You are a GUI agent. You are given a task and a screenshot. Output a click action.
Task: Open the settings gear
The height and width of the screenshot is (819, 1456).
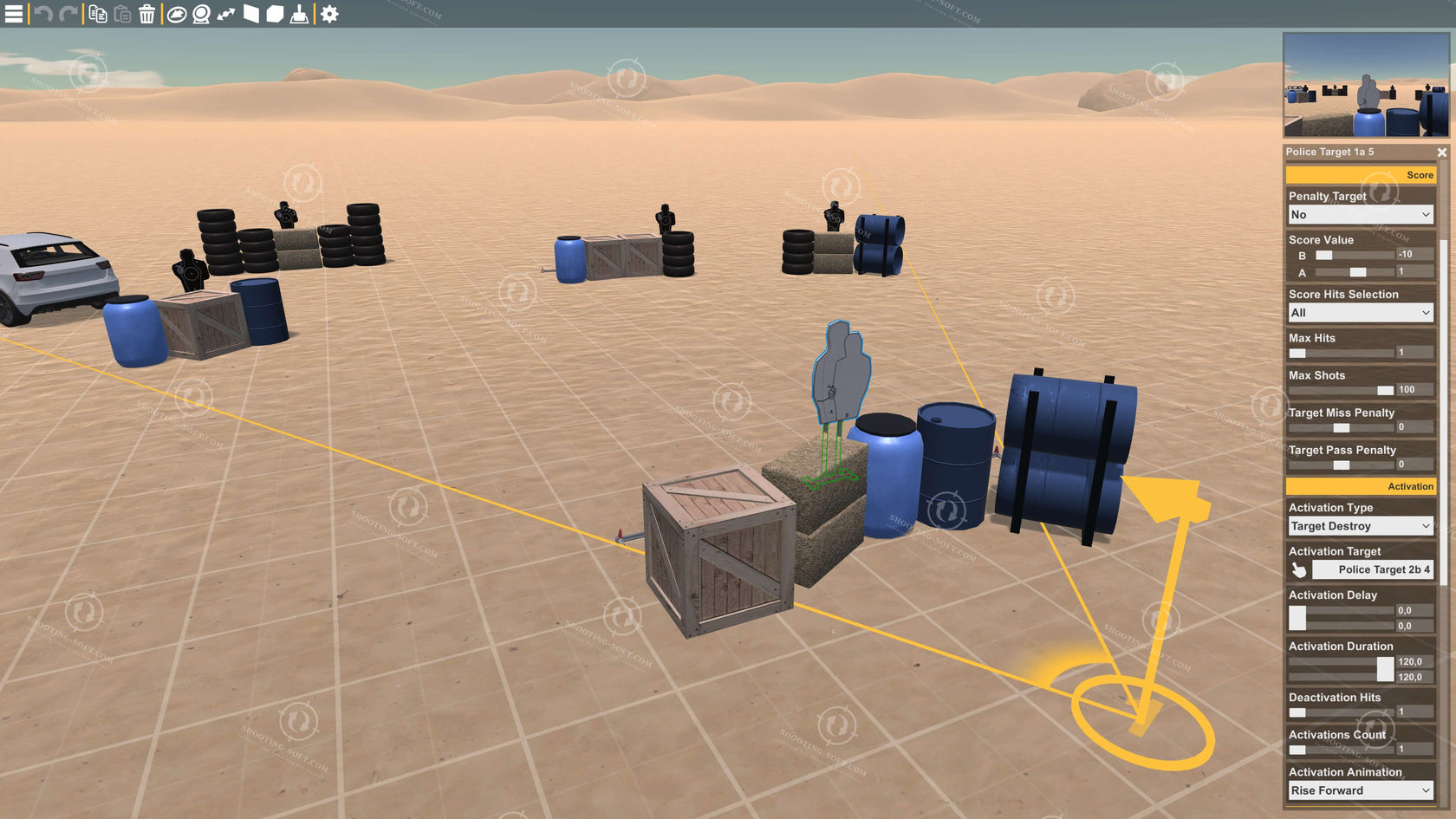pos(328,14)
